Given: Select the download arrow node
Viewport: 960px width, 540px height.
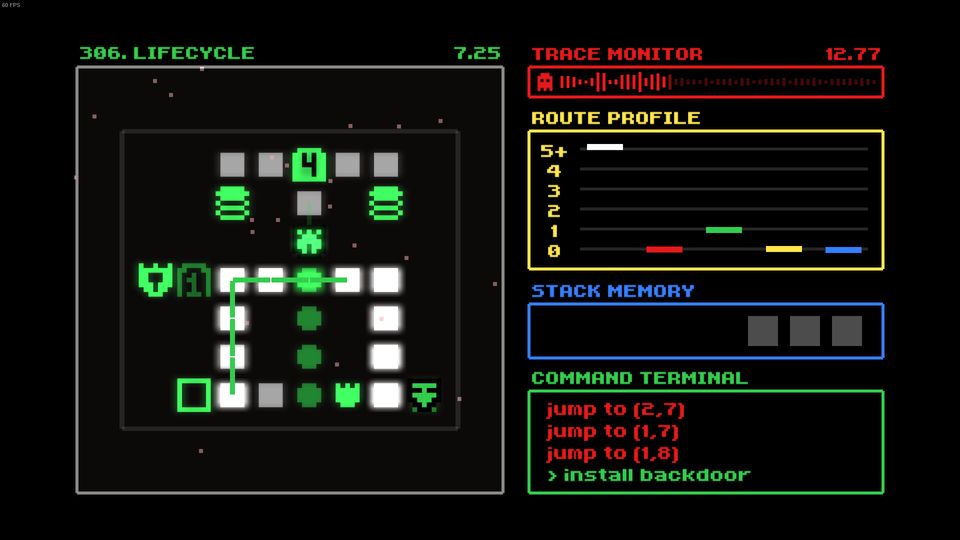Looking at the screenshot, I should (x=425, y=395).
